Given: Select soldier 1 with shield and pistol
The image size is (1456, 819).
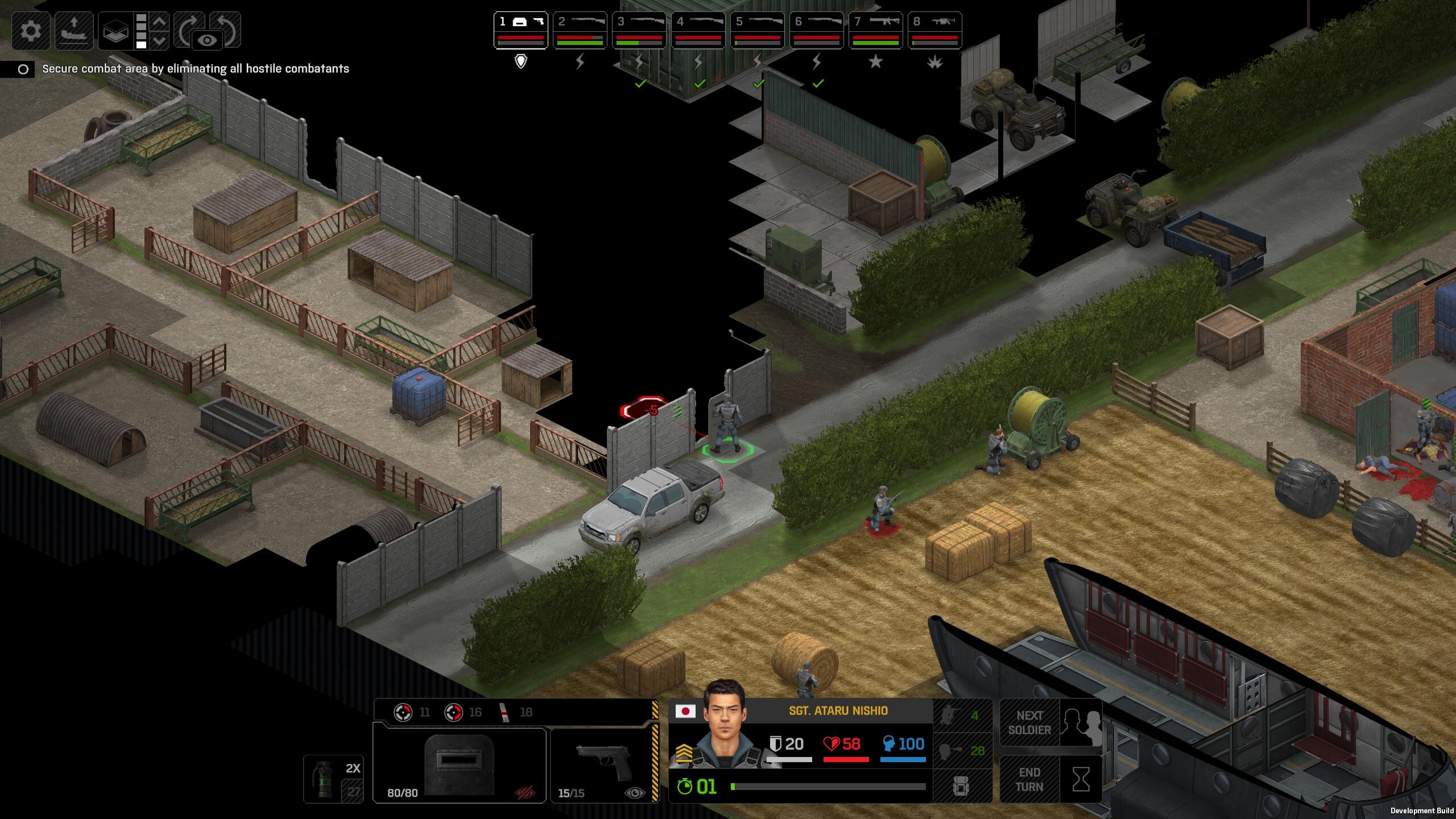Looking at the screenshot, I should (x=520, y=30).
